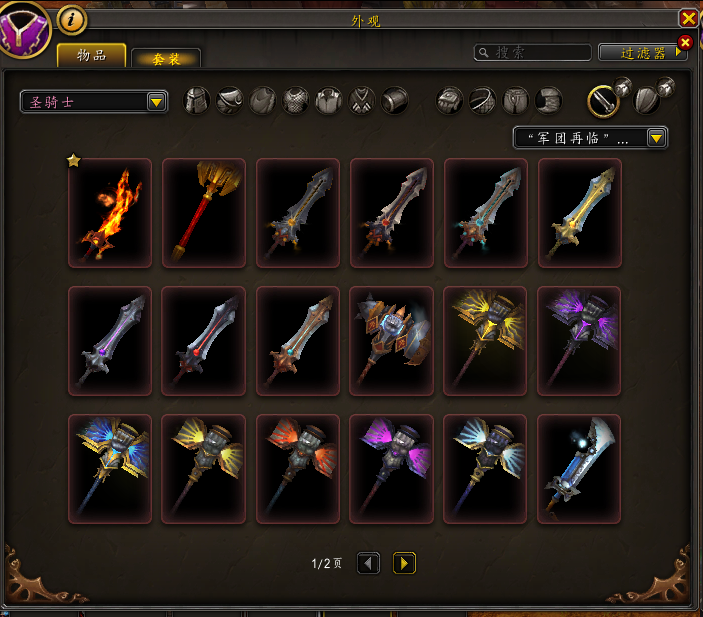
Task: Open the 过滤器 filter menu
Action: pos(642,52)
